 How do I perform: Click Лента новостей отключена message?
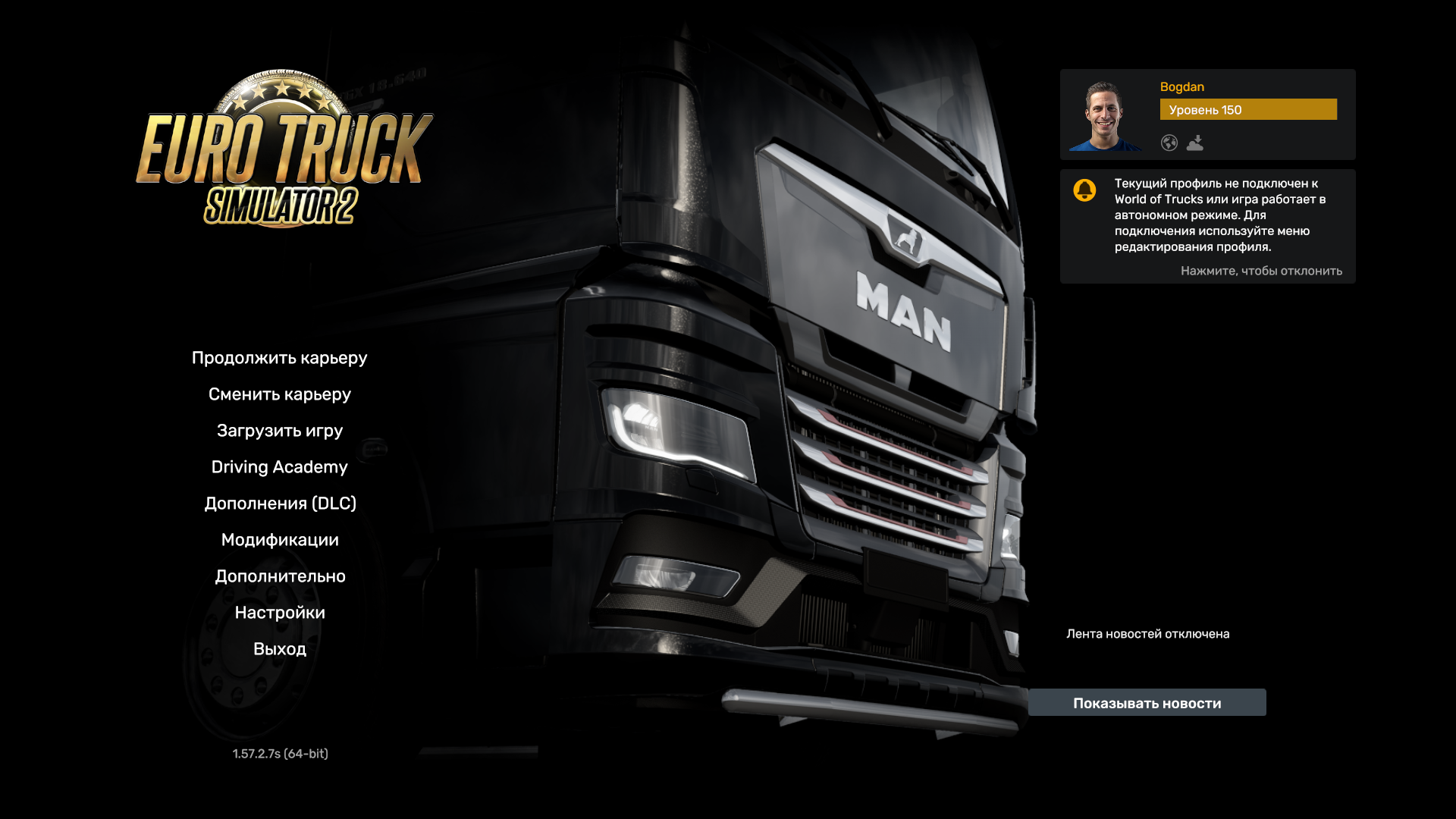(x=1148, y=633)
